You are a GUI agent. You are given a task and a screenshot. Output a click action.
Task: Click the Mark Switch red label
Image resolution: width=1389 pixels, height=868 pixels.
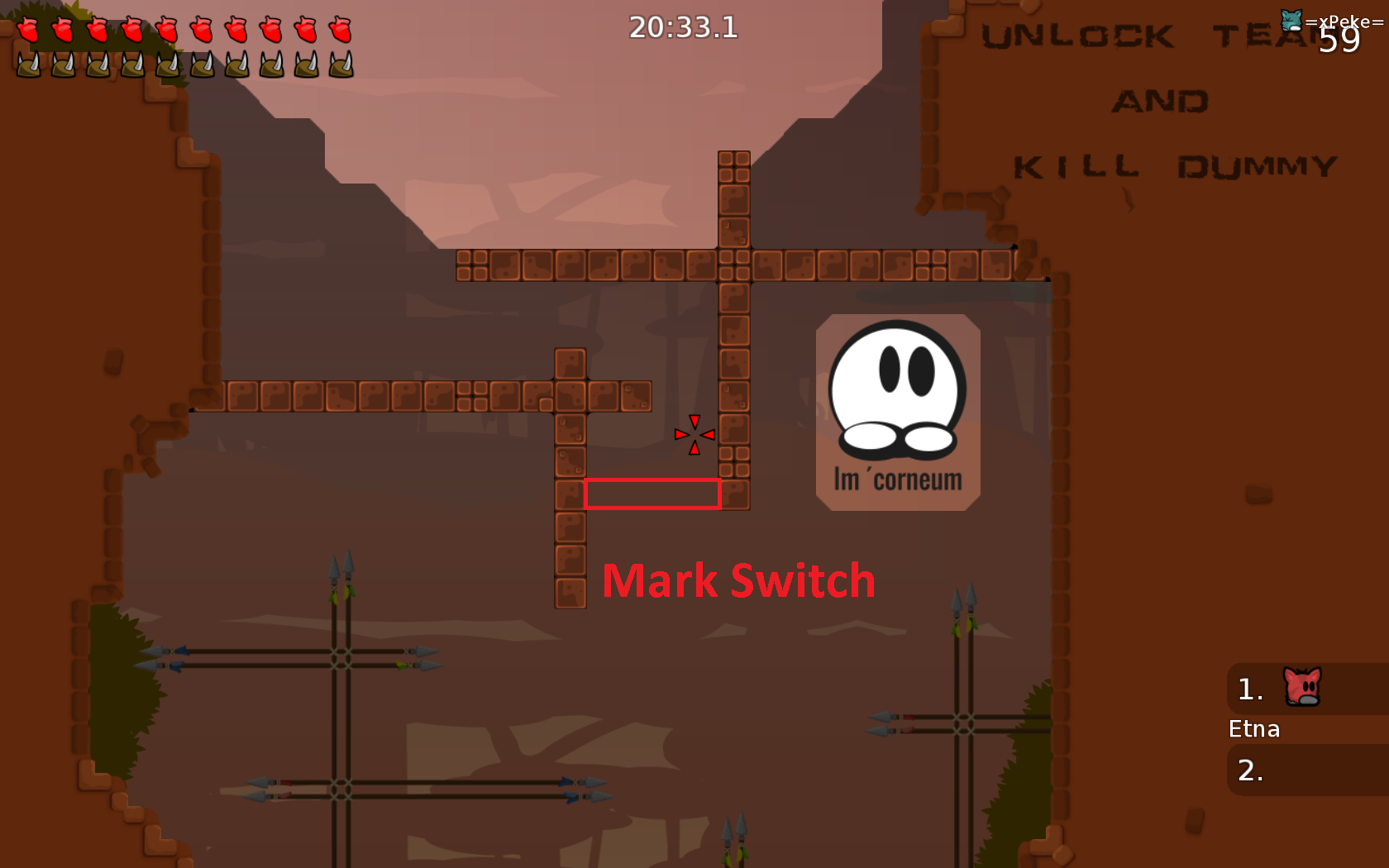738,579
